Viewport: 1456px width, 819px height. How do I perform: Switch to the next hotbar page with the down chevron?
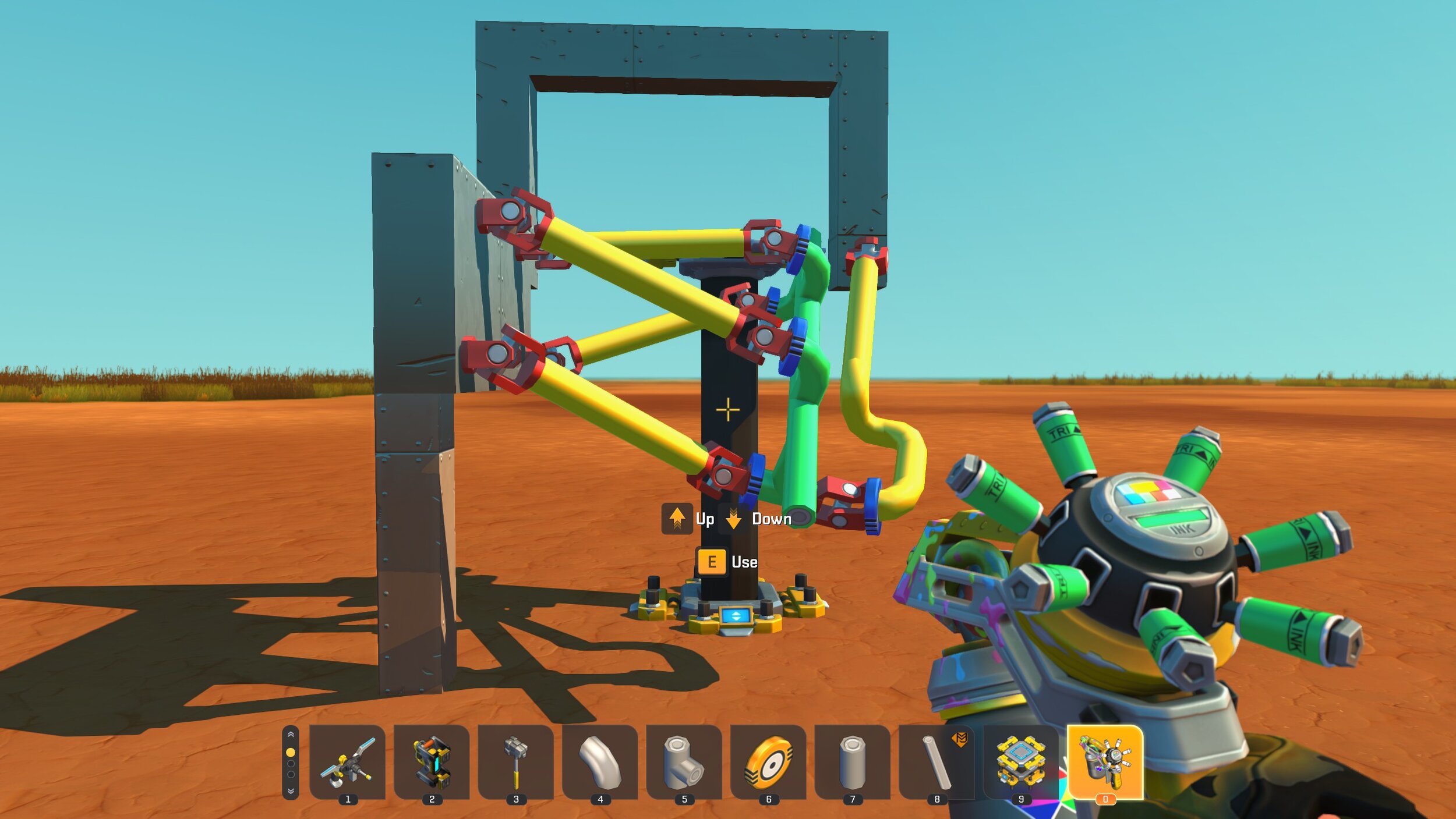(x=291, y=791)
